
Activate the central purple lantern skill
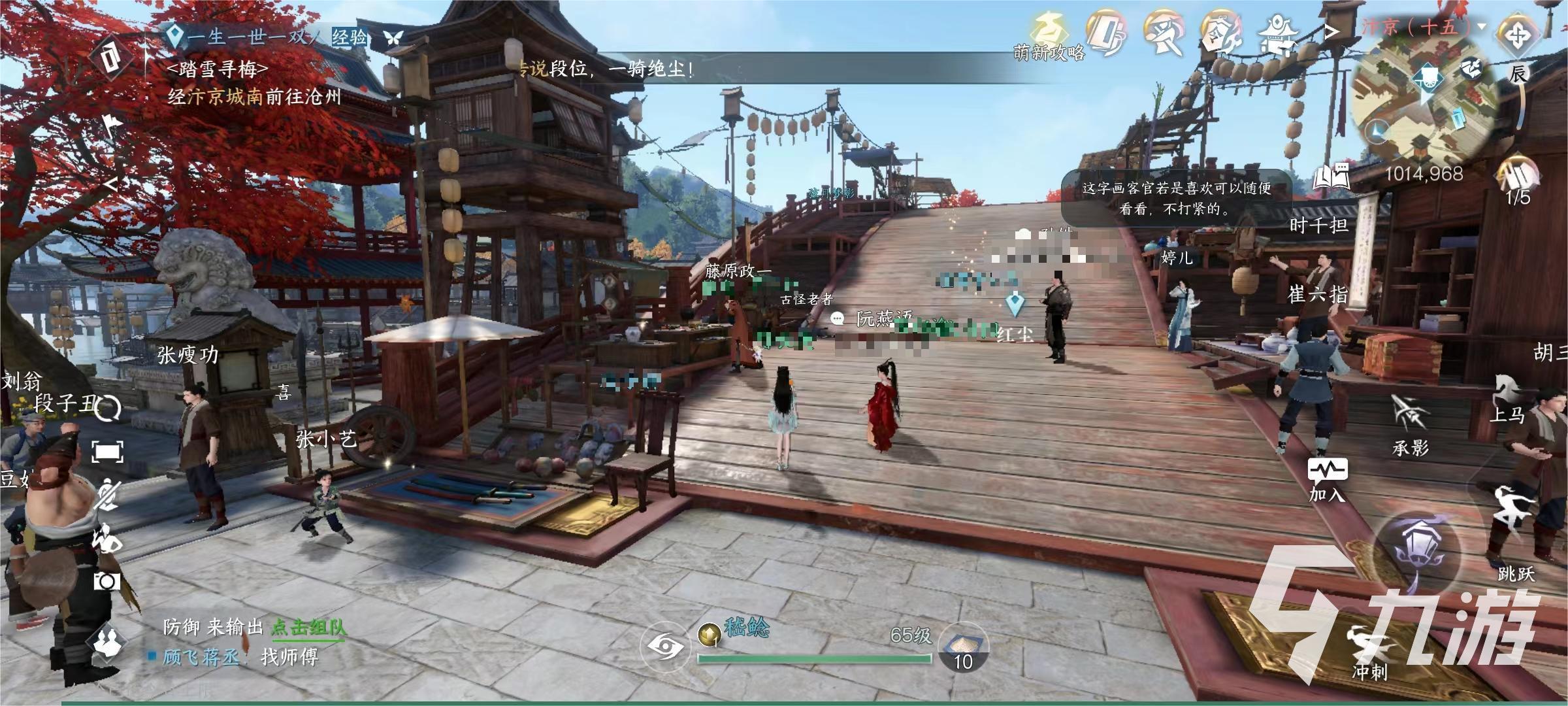pos(1416,553)
